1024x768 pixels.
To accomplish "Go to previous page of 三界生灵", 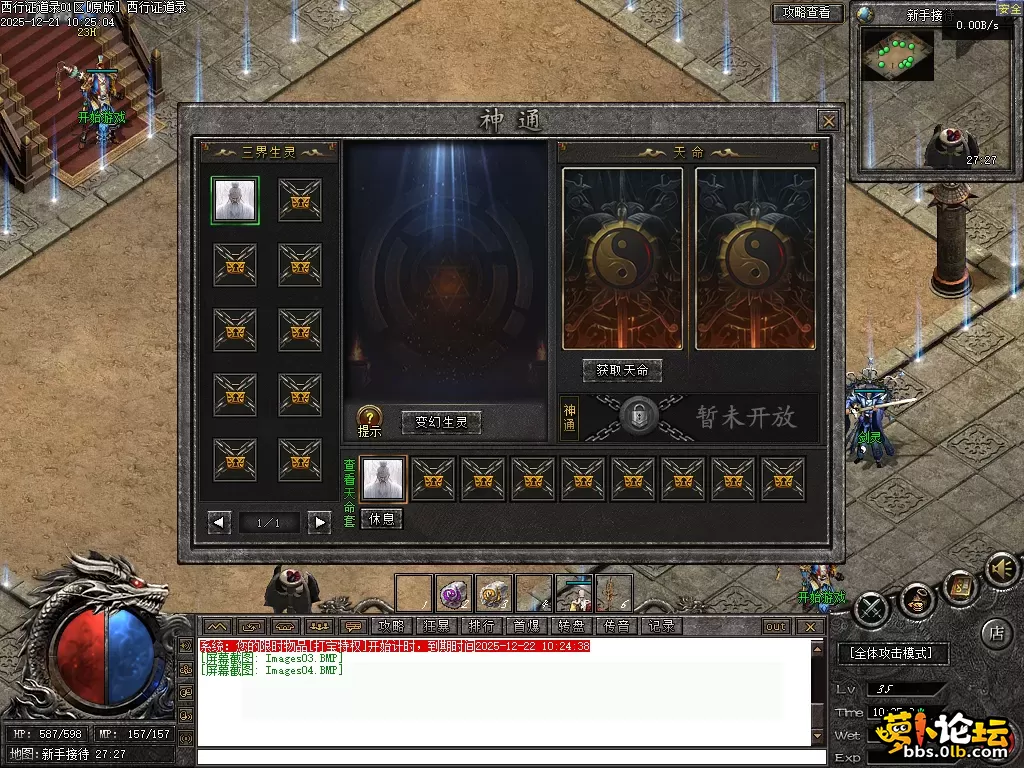I will point(220,522).
